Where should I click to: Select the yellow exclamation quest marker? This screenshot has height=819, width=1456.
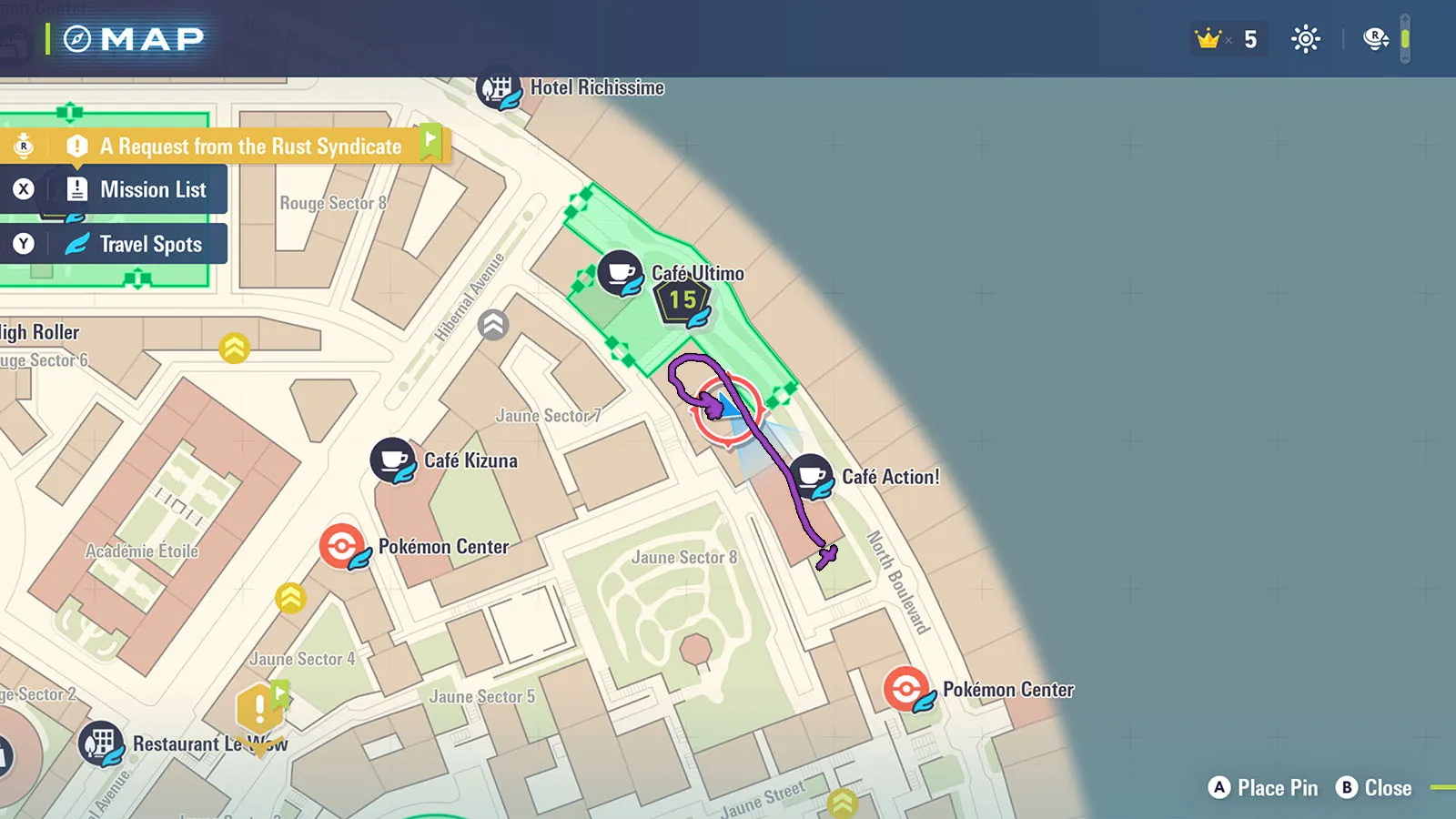click(x=259, y=709)
